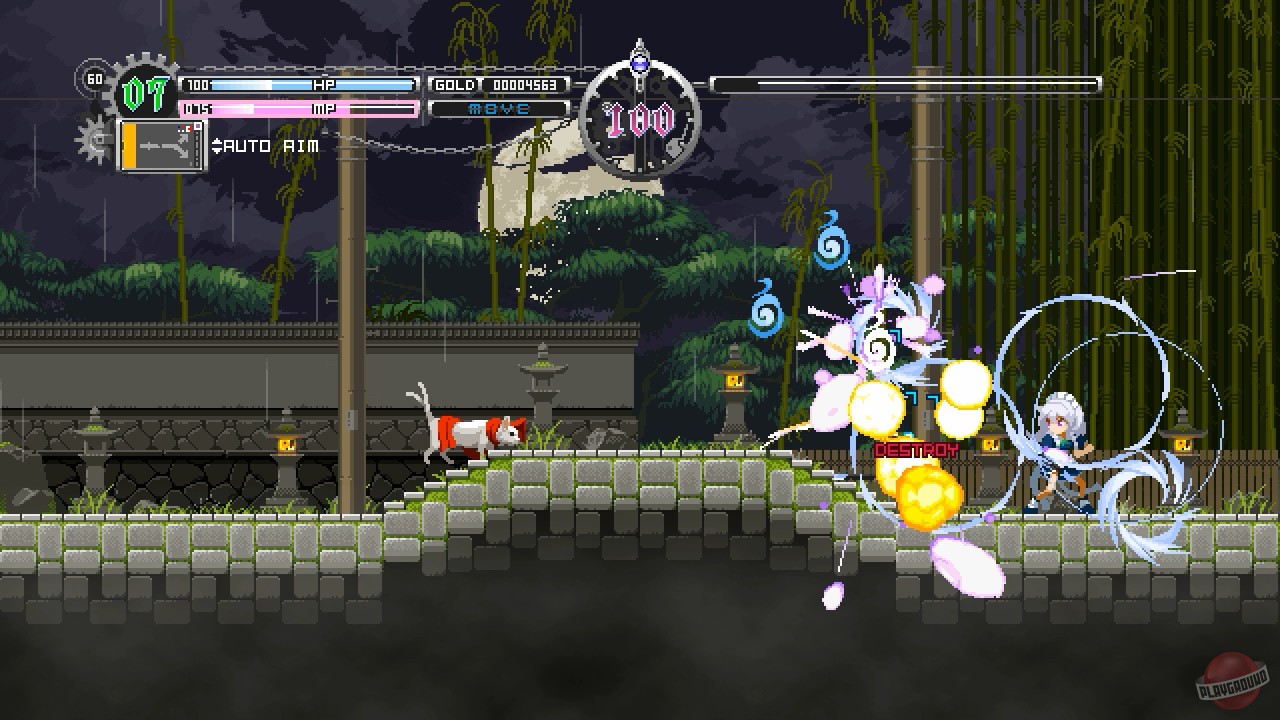Toggle the sub-weapon selection box
1280x720 pixels.
click(160, 145)
